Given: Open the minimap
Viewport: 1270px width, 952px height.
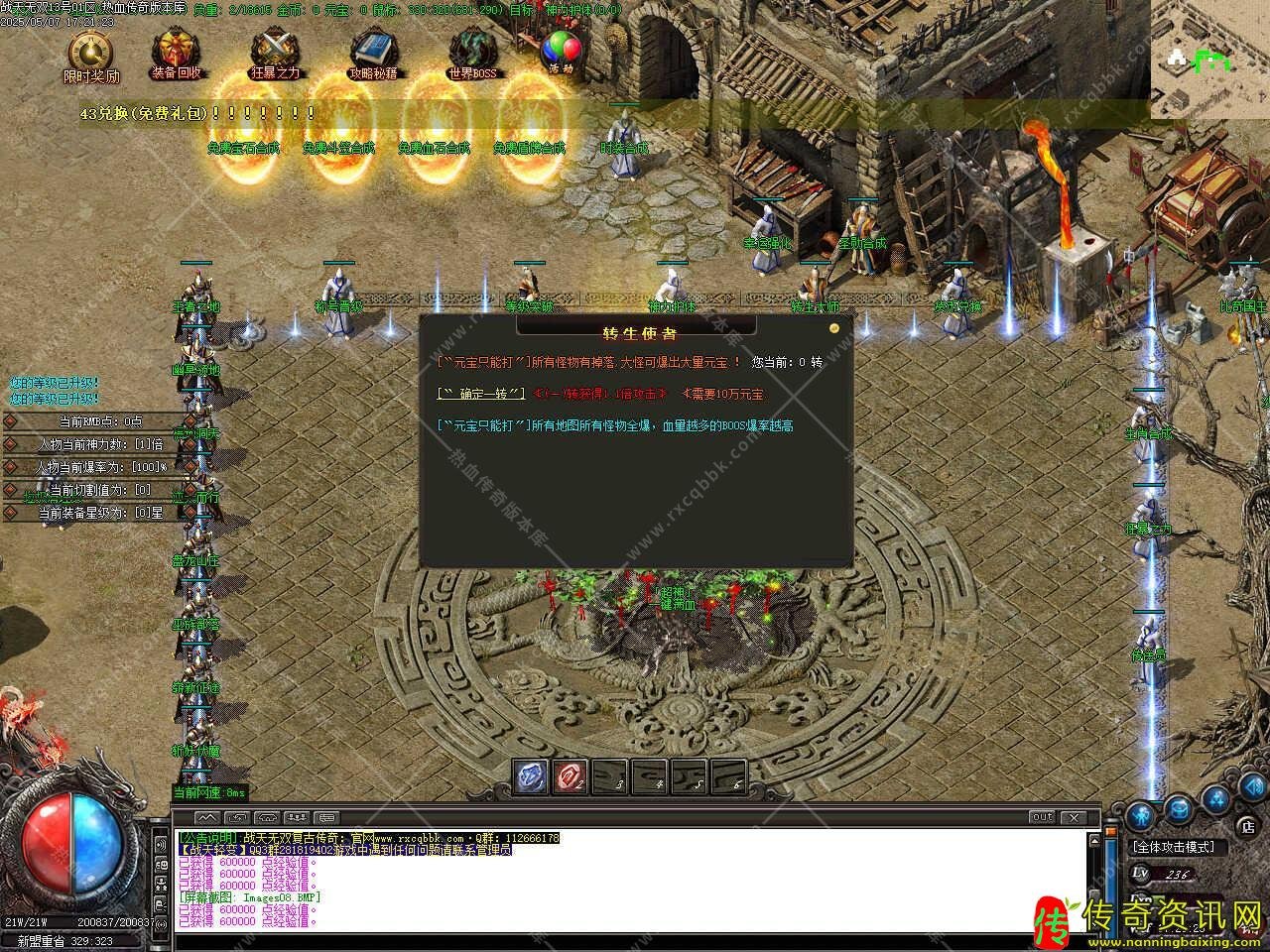Looking at the screenshot, I should (x=1209, y=59).
